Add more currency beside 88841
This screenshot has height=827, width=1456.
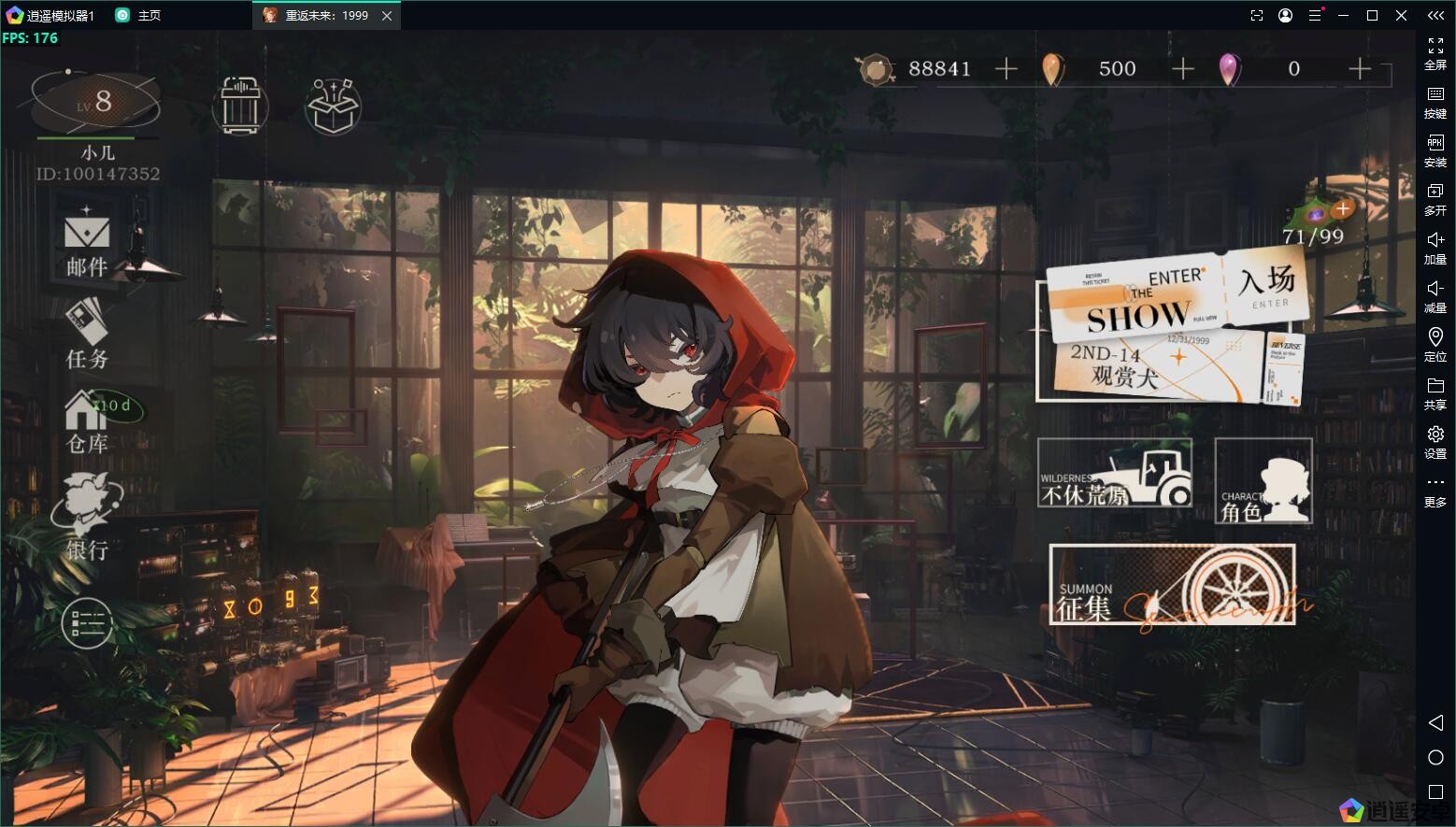click(x=1006, y=68)
